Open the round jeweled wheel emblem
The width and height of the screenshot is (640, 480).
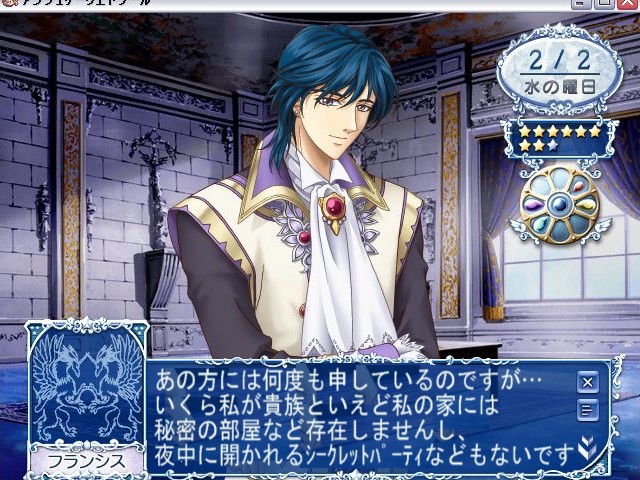(x=559, y=204)
